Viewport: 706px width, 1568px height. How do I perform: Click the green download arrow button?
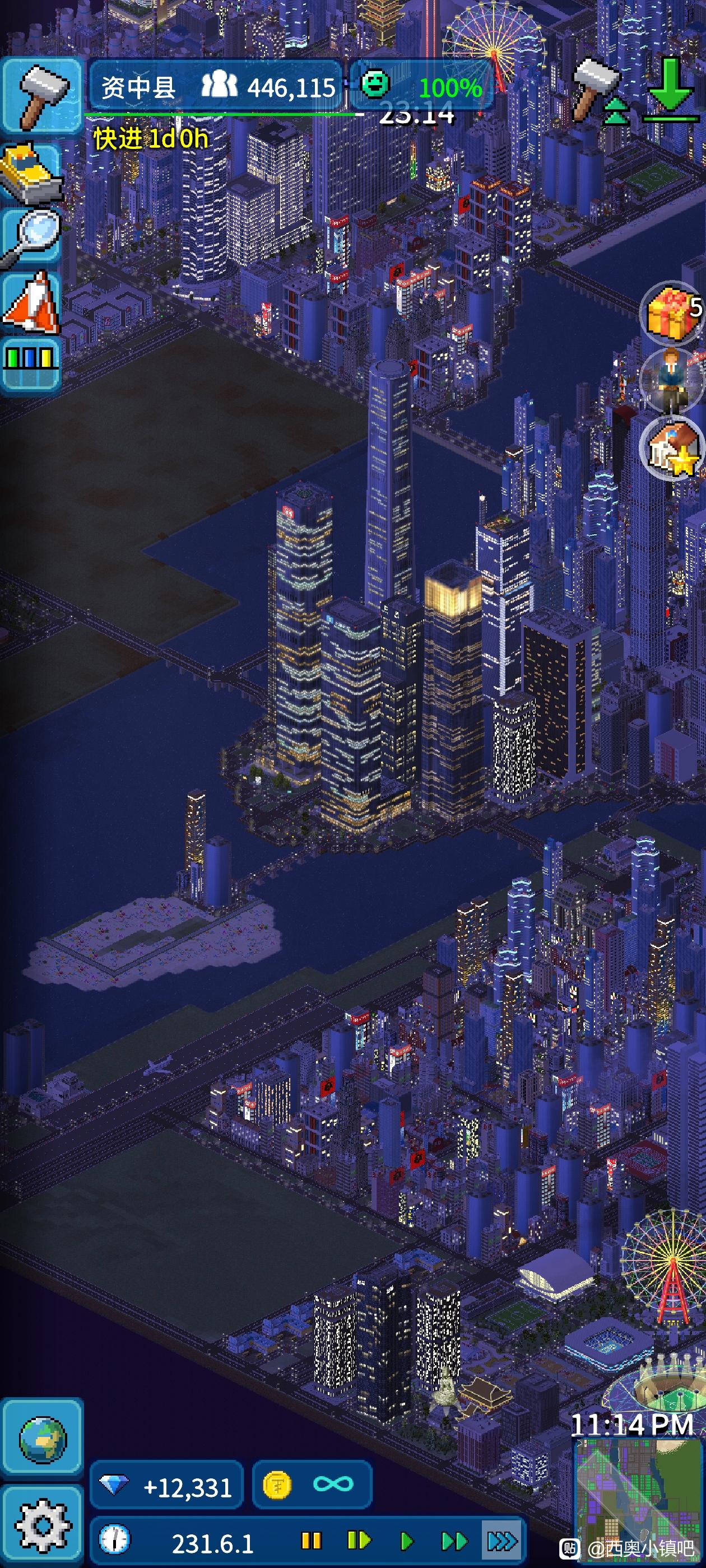pyautogui.click(x=671, y=90)
